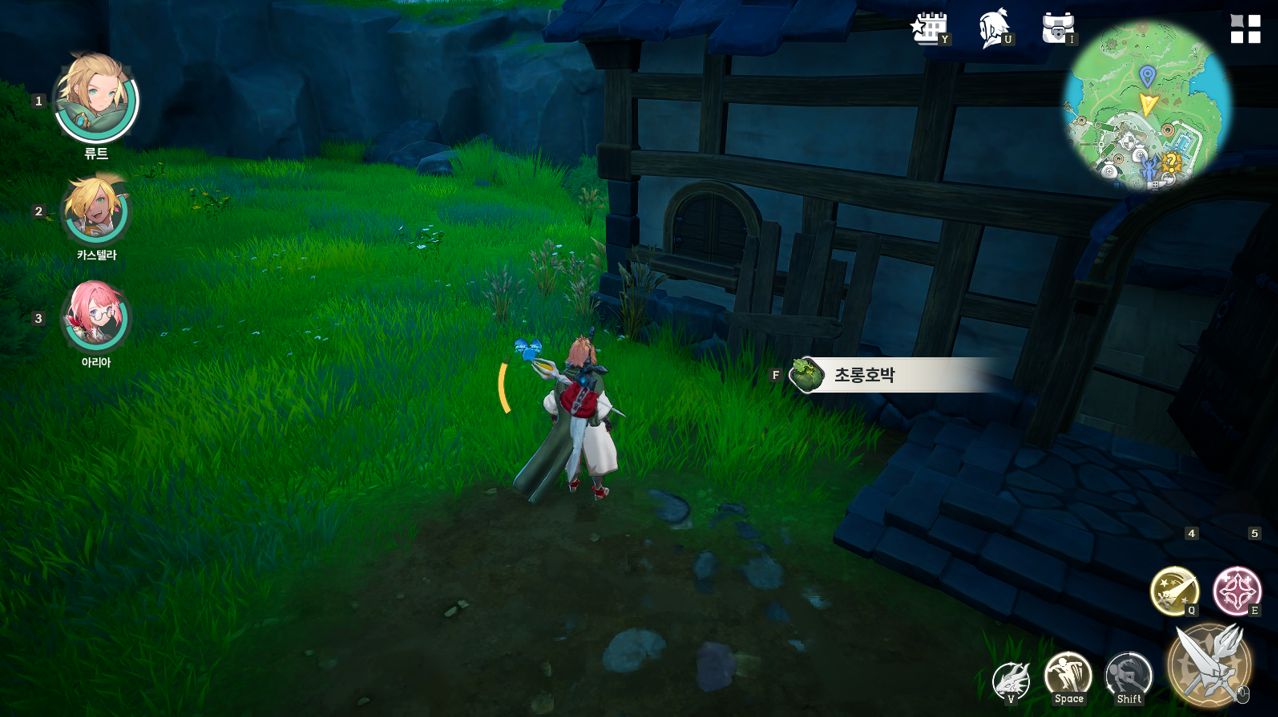Open the four-squares main menu
Viewport: 1278px width, 717px height.
1245,29
